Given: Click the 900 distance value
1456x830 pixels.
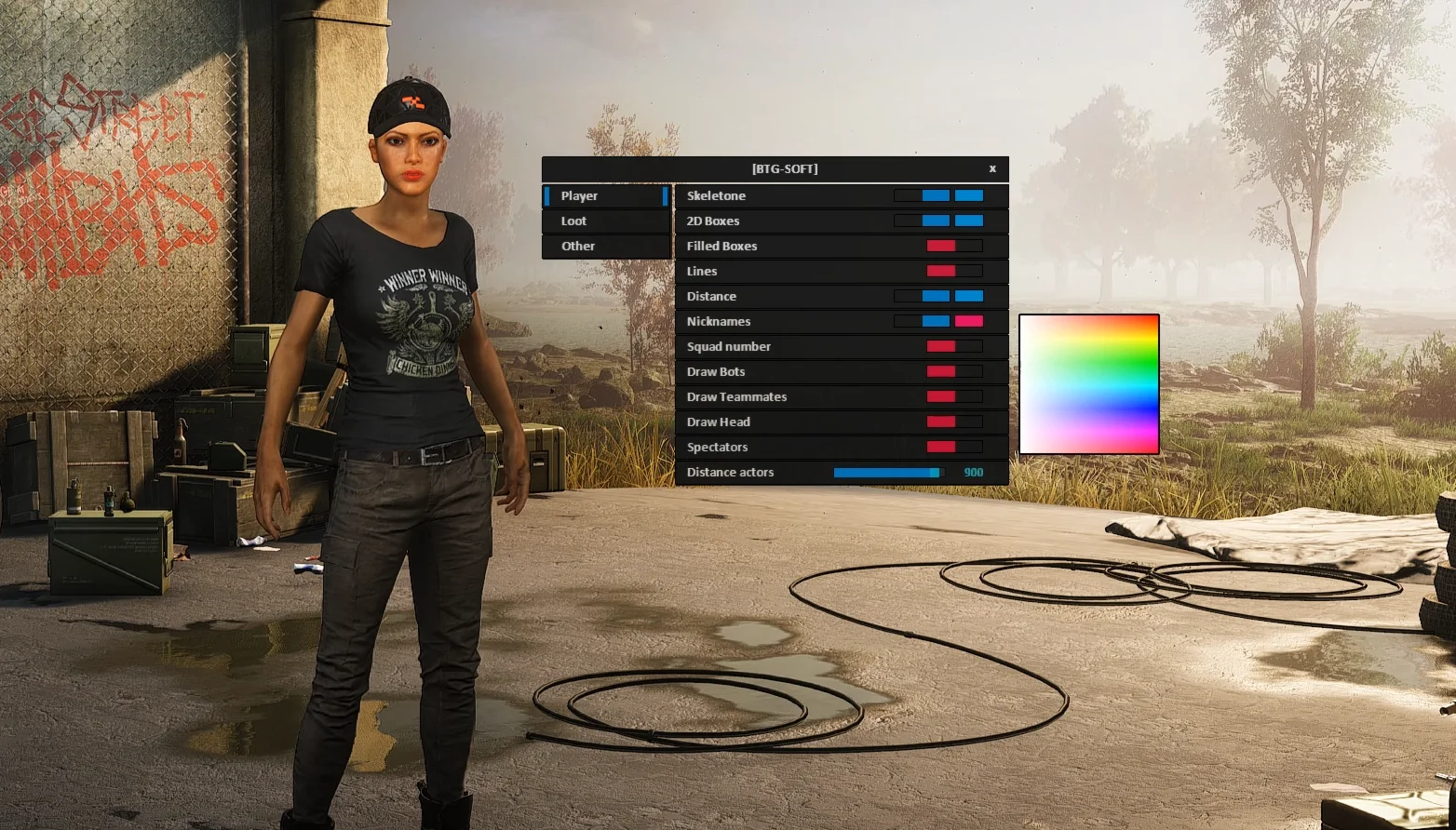Looking at the screenshot, I should (x=974, y=472).
